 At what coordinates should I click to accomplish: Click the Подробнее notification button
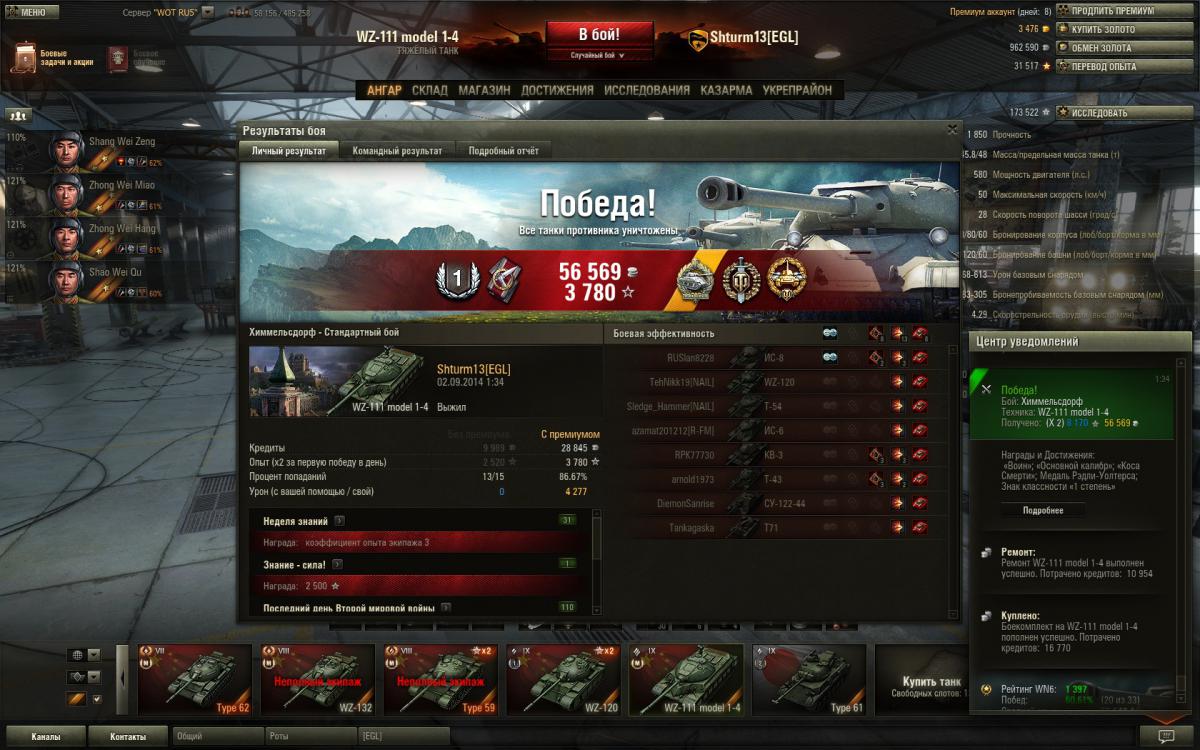tap(1042, 510)
